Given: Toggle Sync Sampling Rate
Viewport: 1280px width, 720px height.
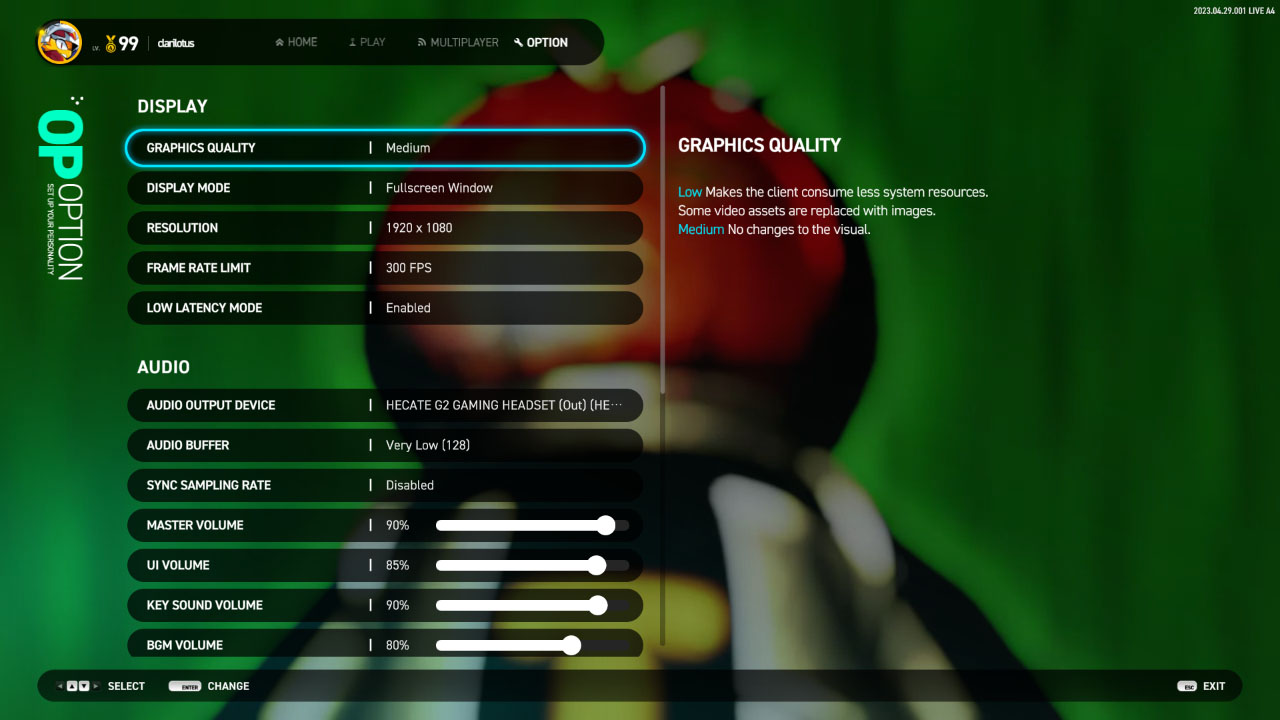Looking at the screenshot, I should [385, 485].
